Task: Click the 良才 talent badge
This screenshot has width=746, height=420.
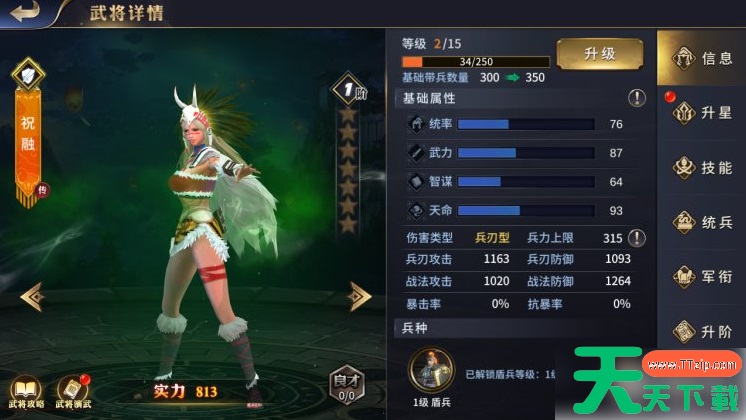Action: [346, 385]
